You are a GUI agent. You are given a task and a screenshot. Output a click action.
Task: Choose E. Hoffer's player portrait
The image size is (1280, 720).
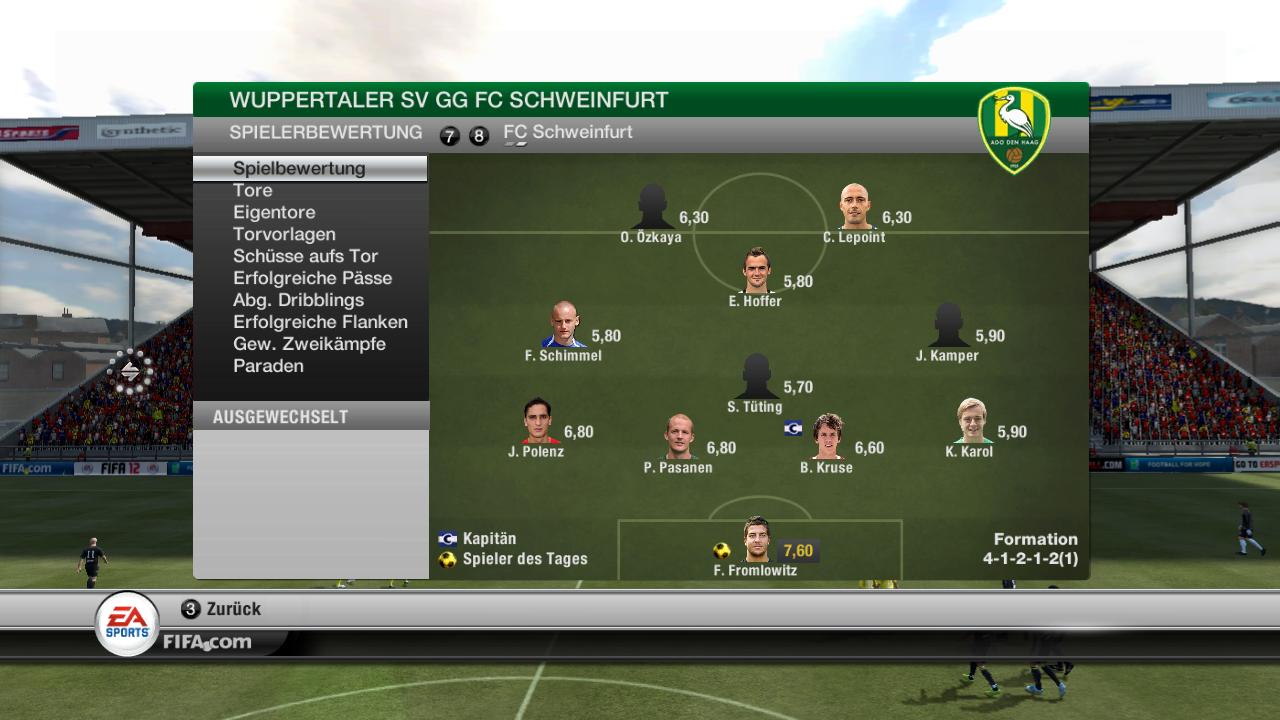tap(757, 270)
